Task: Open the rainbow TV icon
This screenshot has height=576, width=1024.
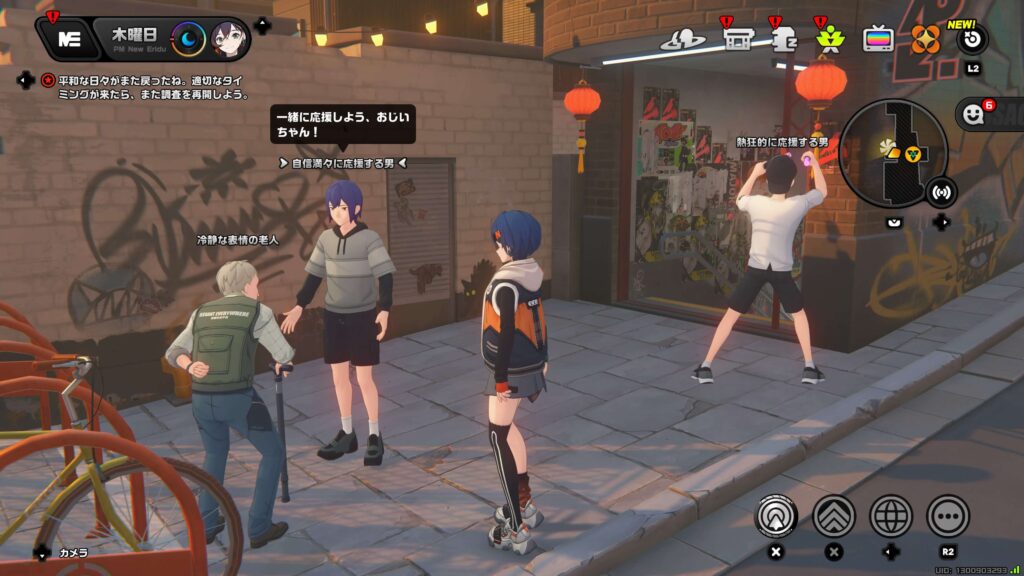Action: tap(878, 39)
